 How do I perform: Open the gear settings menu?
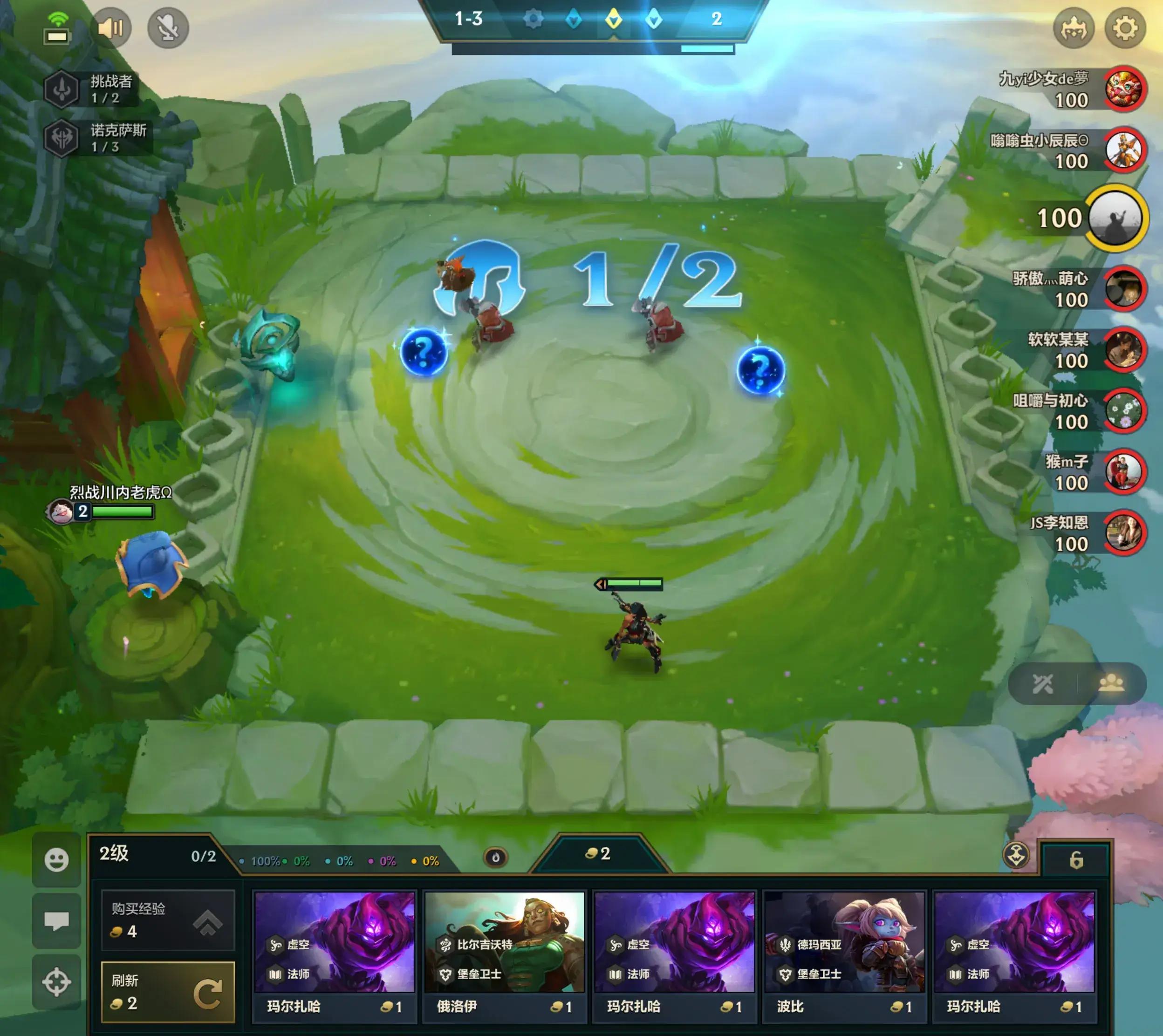tap(1125, 28)
